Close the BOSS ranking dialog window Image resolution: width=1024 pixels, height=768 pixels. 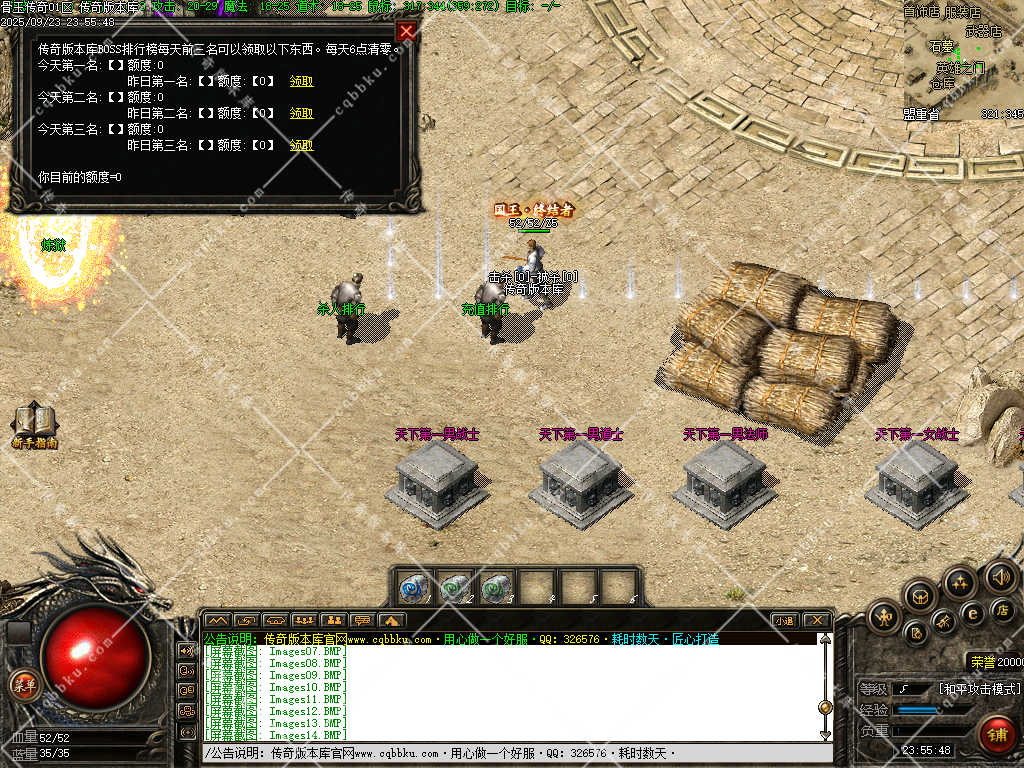tap(406, 31)
